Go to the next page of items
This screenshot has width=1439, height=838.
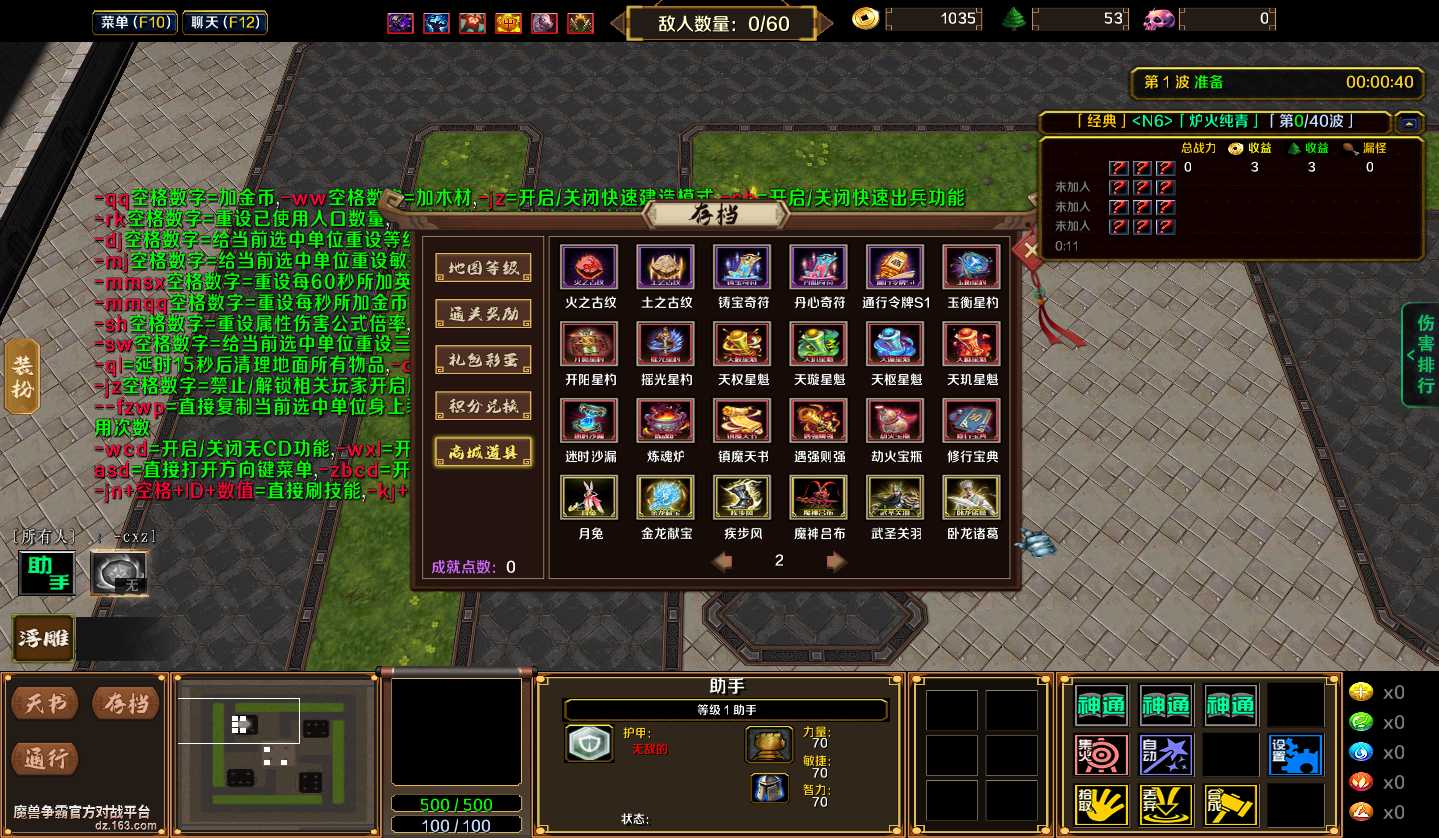click(837, 562)
